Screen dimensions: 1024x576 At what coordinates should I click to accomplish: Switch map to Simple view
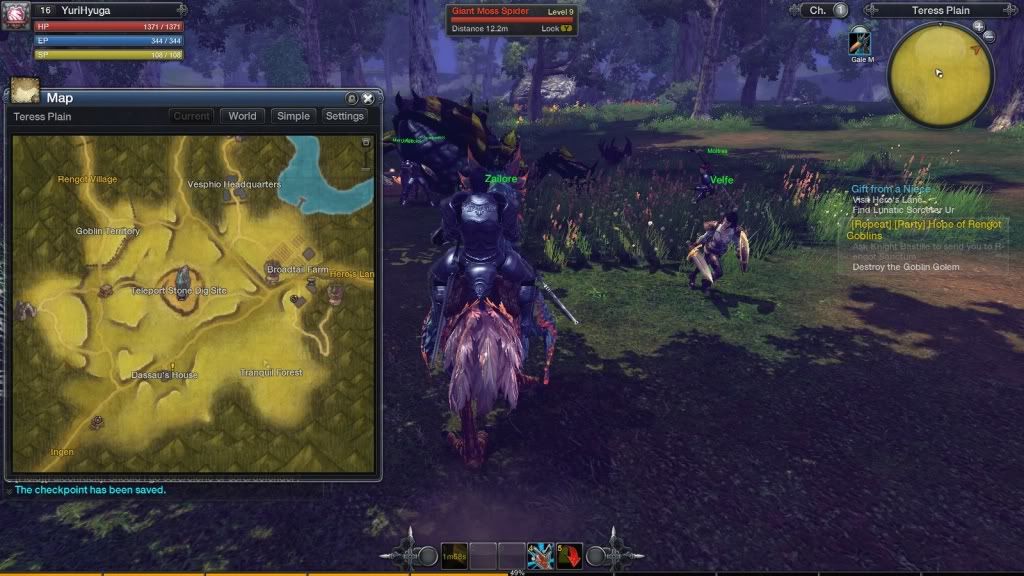(x=293, y=116)
